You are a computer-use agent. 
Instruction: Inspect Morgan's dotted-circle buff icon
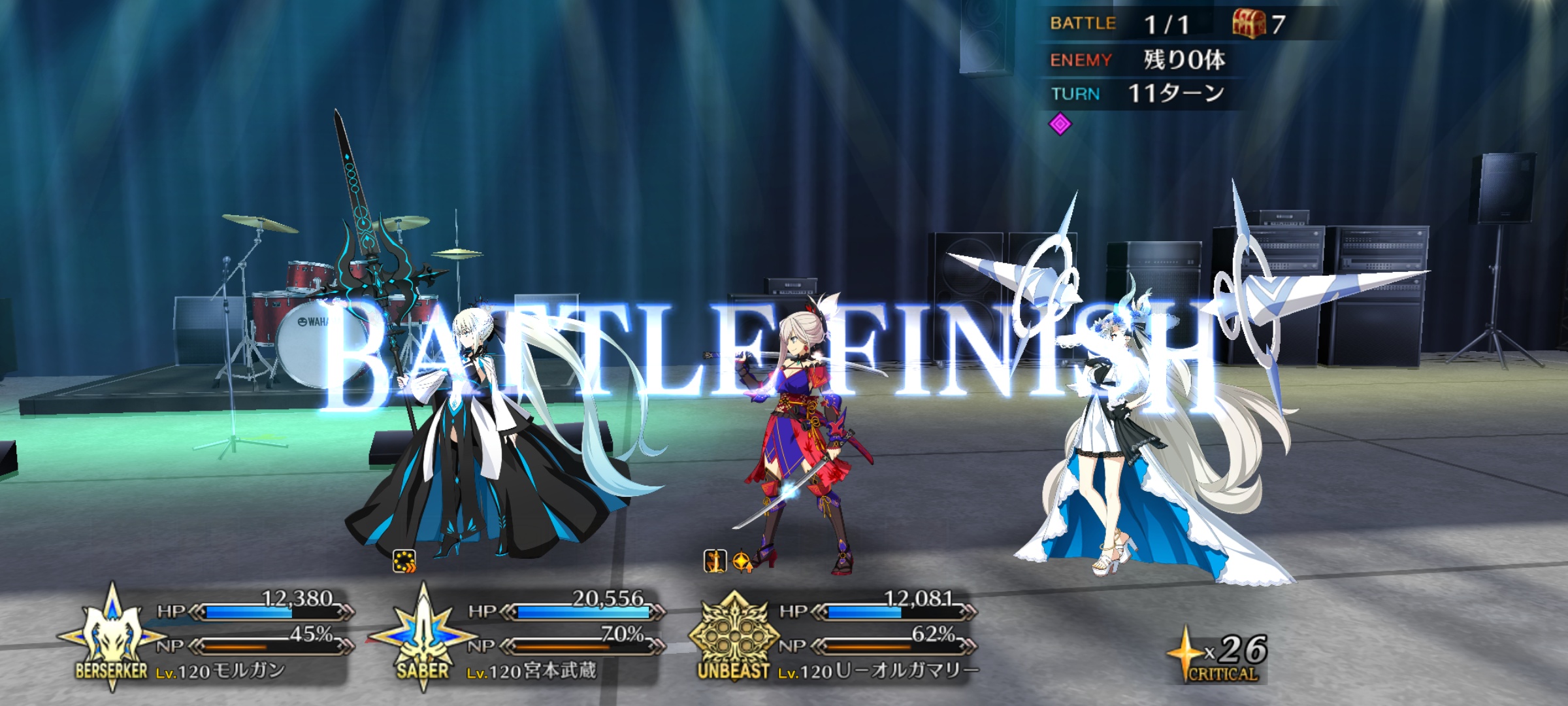pyautogui.click(x=404, y=562)
